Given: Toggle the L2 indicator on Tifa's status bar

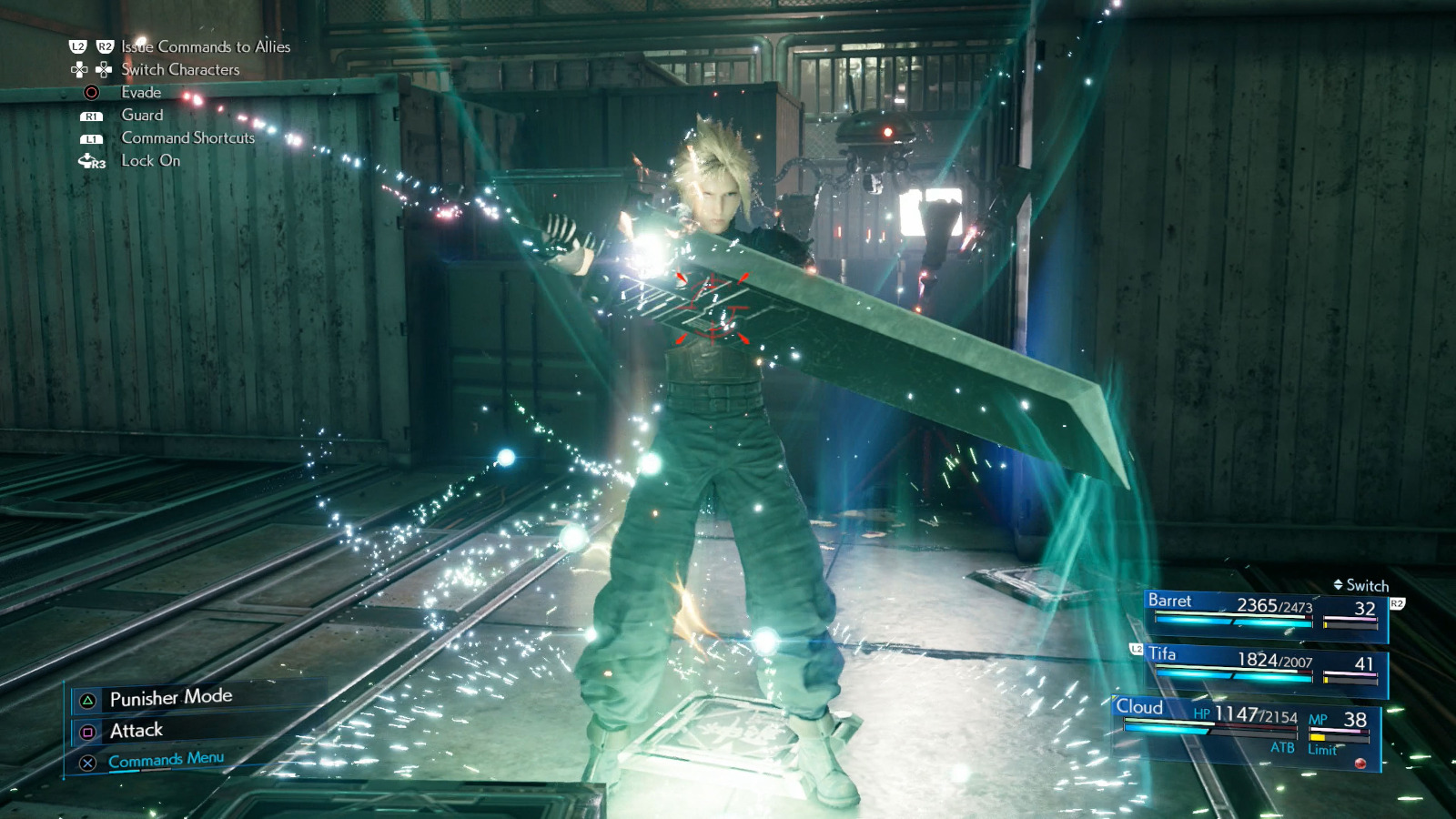Looking at the screenshot, I should 1135,650.
